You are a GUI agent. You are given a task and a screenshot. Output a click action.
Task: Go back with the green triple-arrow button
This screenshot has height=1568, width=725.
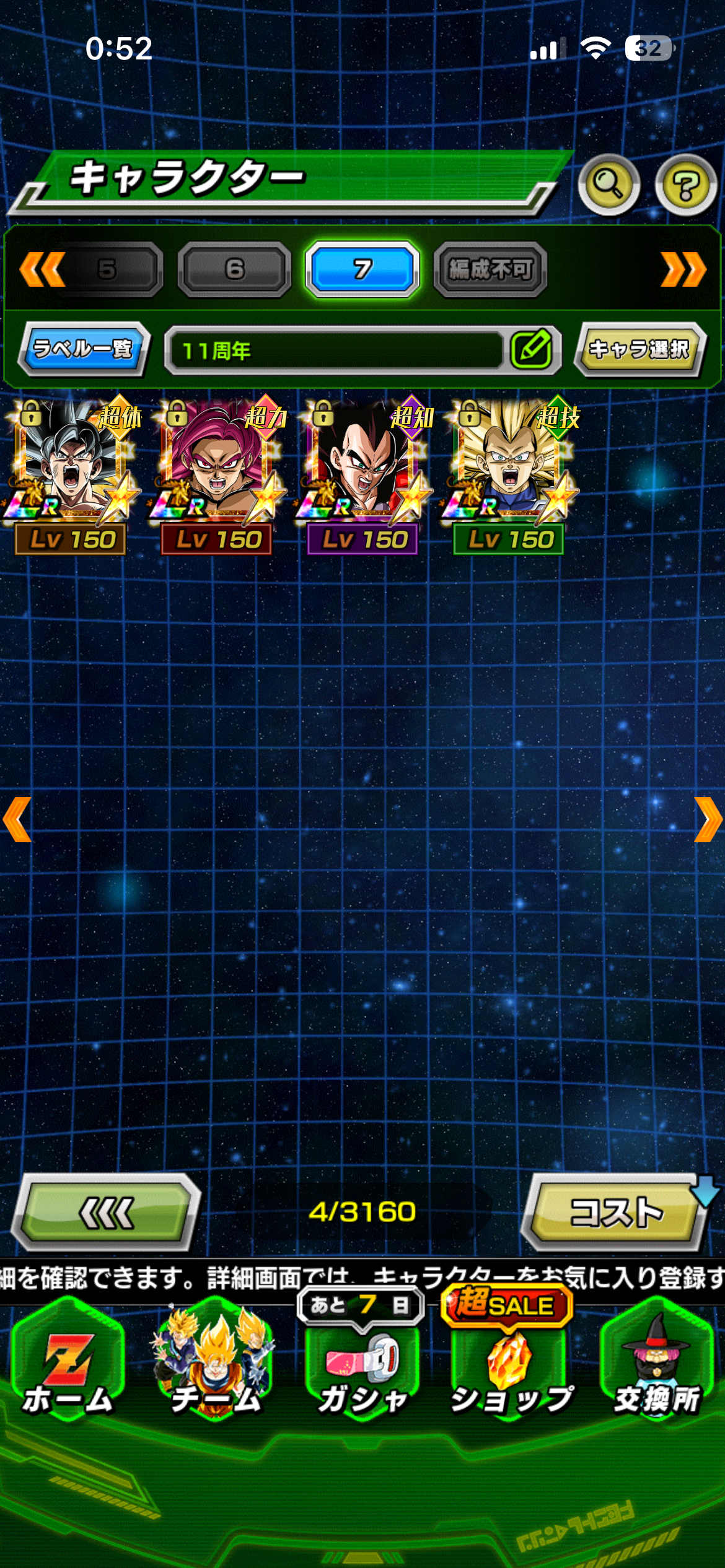pos(106,1212)
